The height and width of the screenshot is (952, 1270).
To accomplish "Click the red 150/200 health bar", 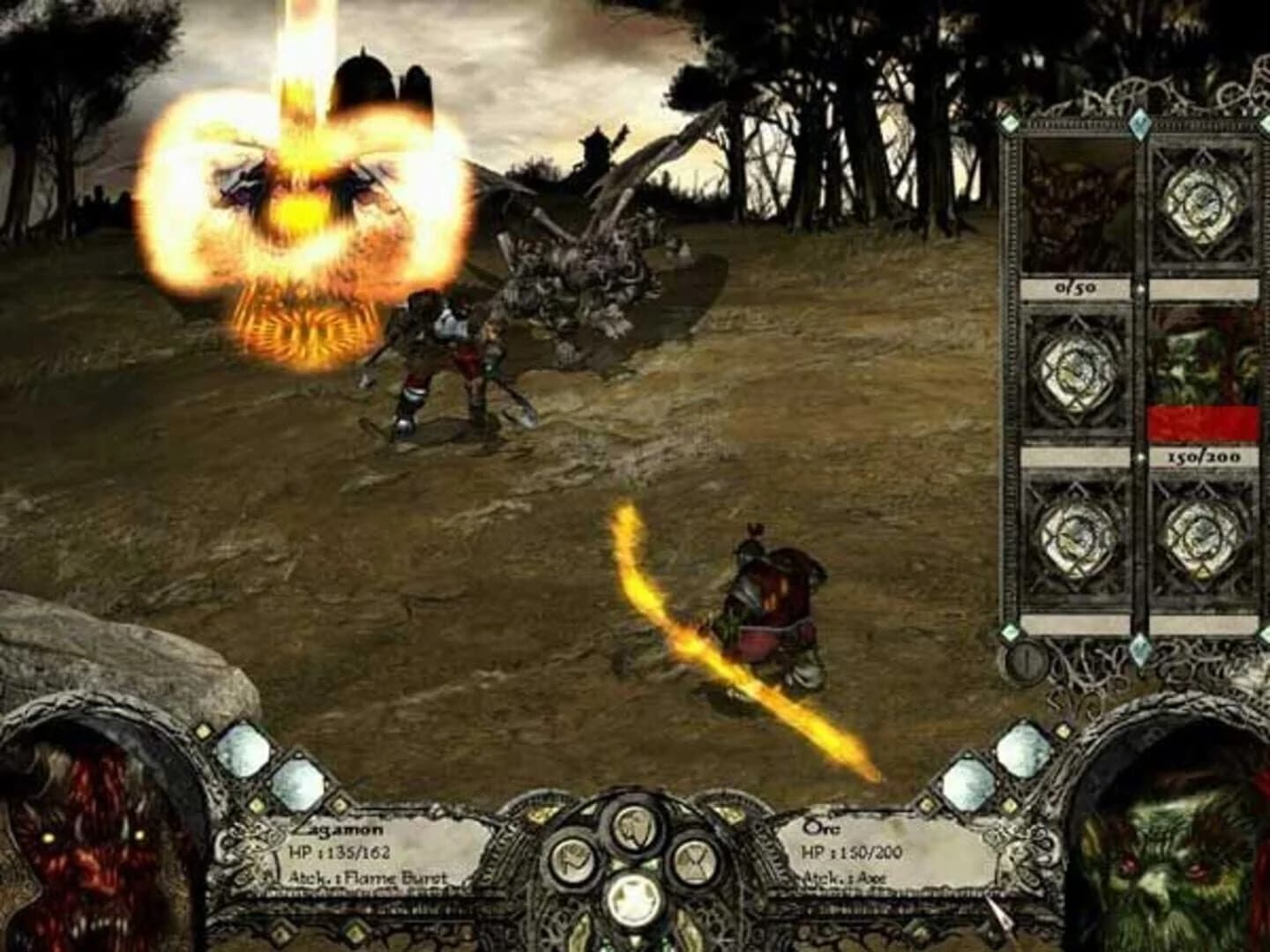I will coord(1204,421).
